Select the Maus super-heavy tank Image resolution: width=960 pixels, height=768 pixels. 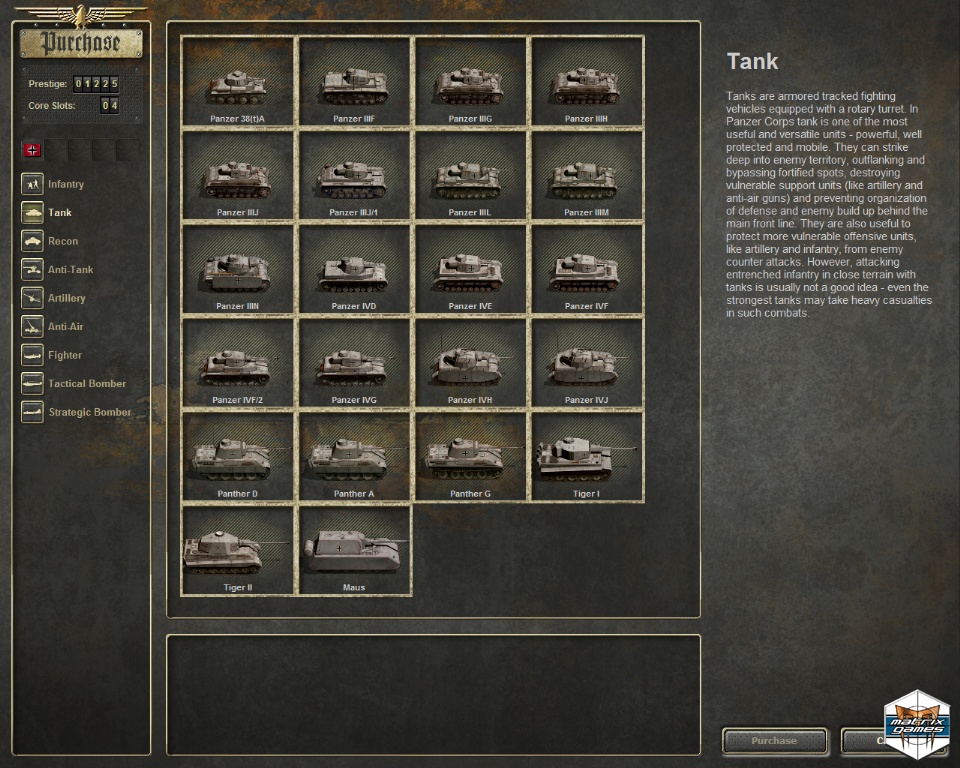(x=354, y=551)
